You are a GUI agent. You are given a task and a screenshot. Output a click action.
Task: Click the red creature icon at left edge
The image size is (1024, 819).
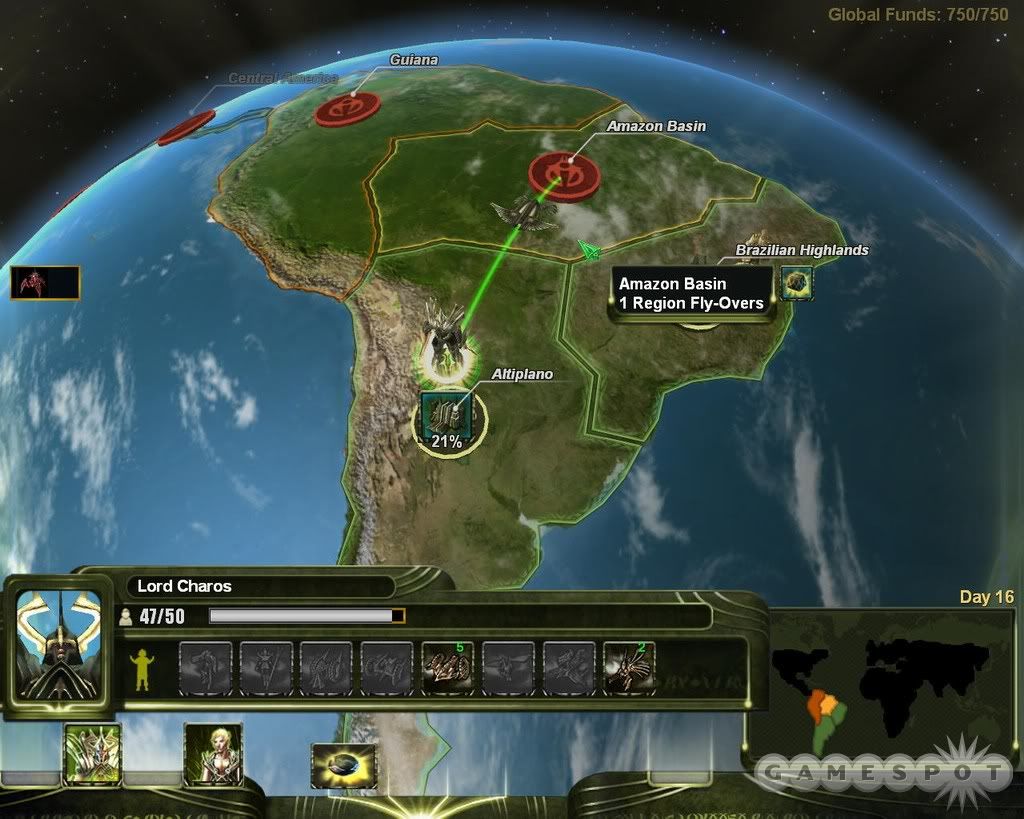tap(45, 283)
